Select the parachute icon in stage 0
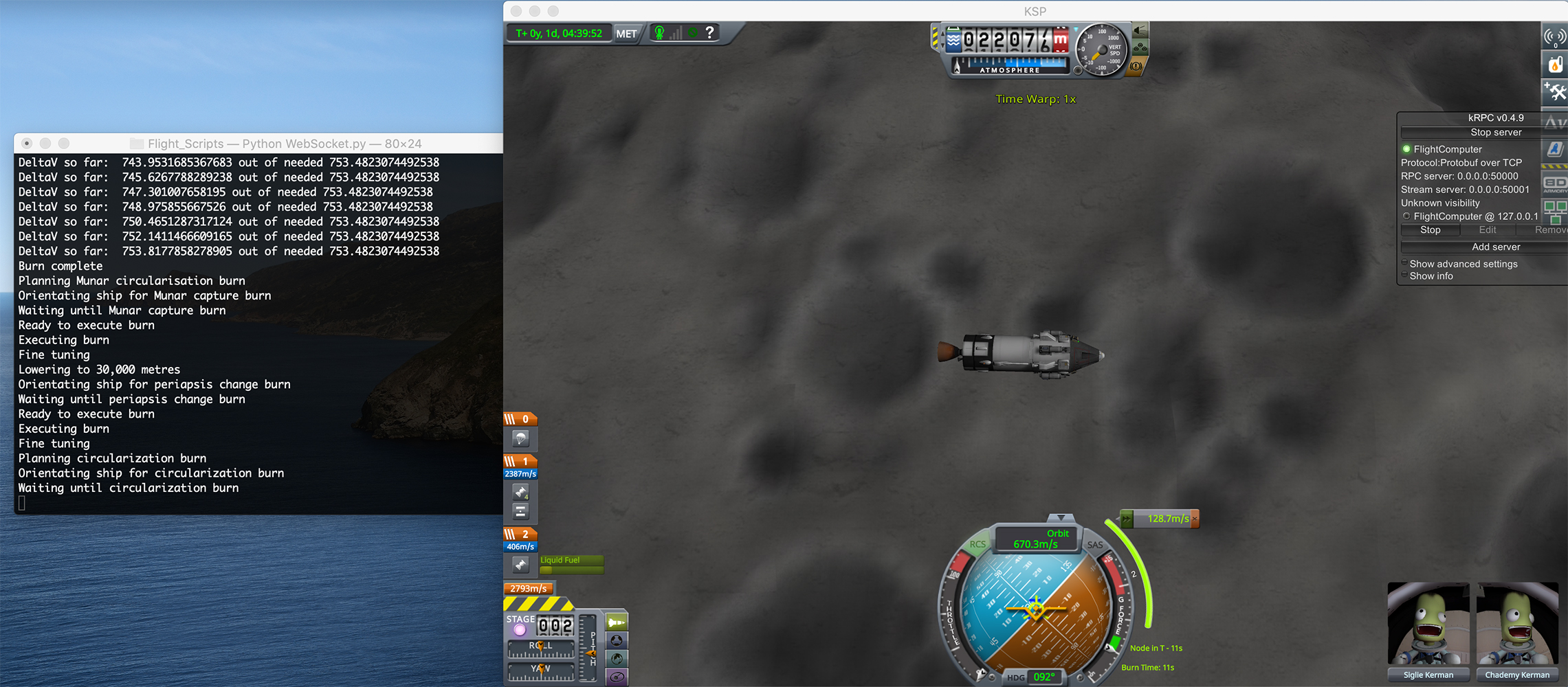This screenshot has width=1568, height=687. tap(520, 438)
